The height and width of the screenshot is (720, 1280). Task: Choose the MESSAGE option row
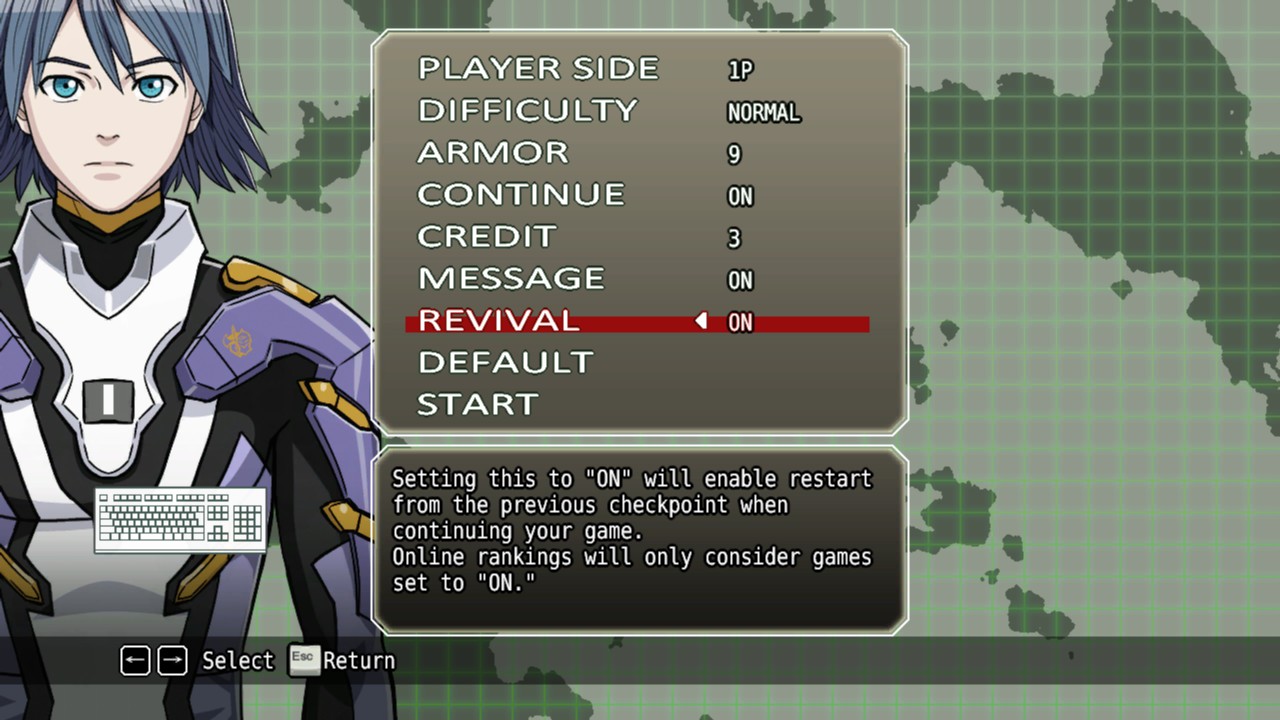click(511, 278)
